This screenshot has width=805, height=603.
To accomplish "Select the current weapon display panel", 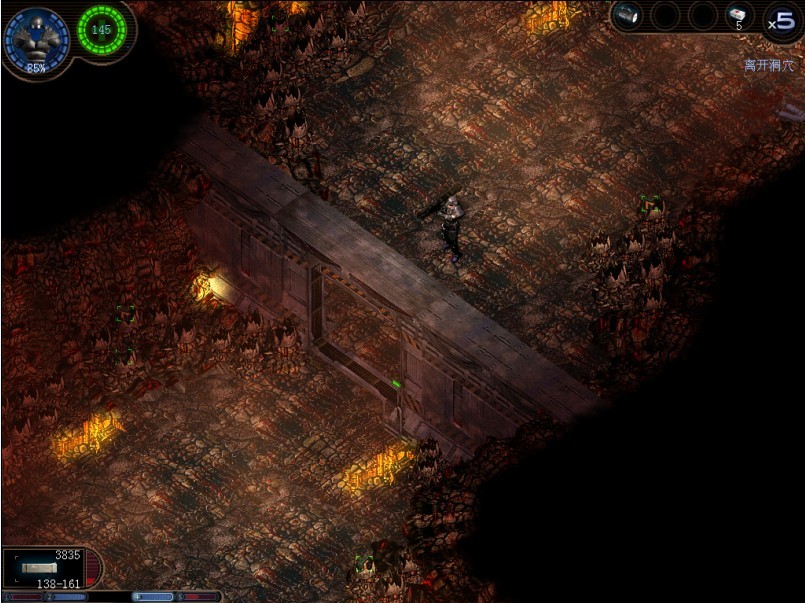I will click(x=50, y=567).
